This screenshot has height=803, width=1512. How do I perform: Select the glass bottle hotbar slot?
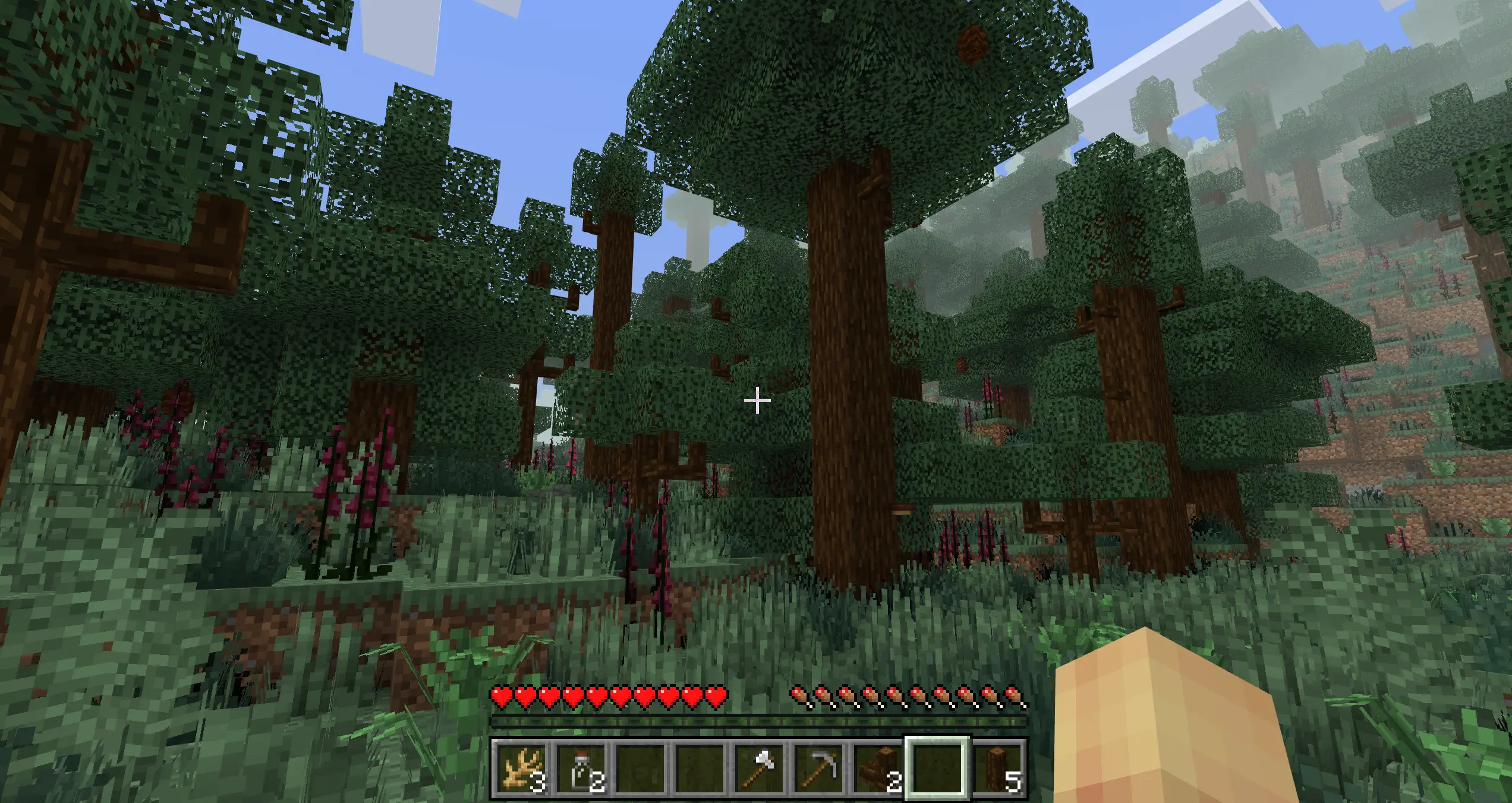[581, 768]
